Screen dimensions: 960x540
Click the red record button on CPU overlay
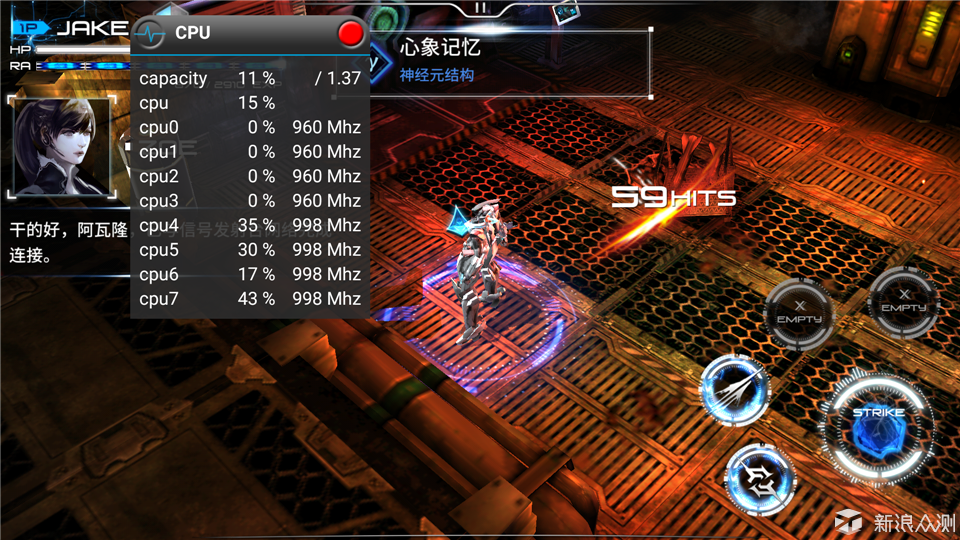[x=351, y=34]
